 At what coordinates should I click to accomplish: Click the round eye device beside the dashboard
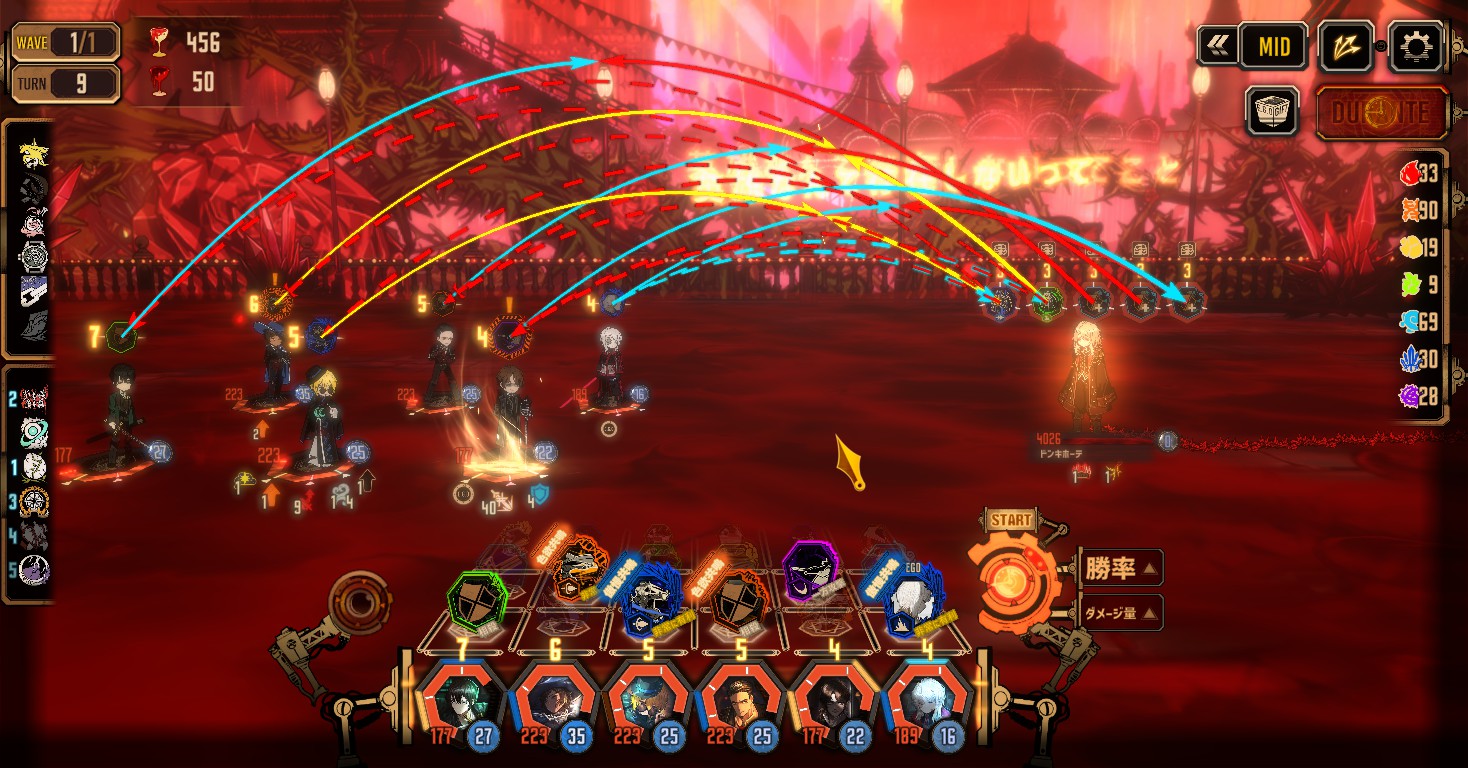[x=360, y=602]
